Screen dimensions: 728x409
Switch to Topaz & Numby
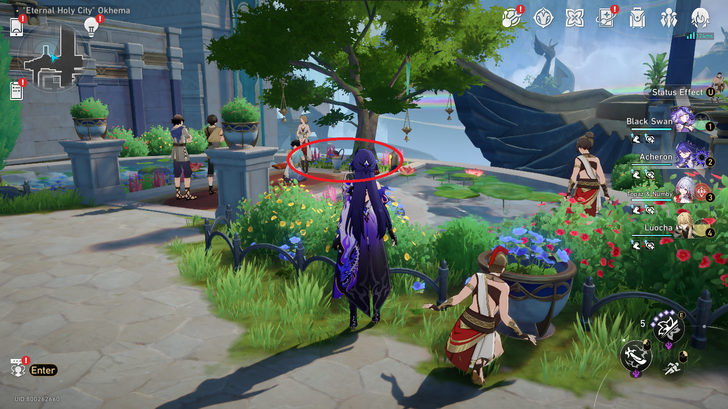(x=684, y=191)
